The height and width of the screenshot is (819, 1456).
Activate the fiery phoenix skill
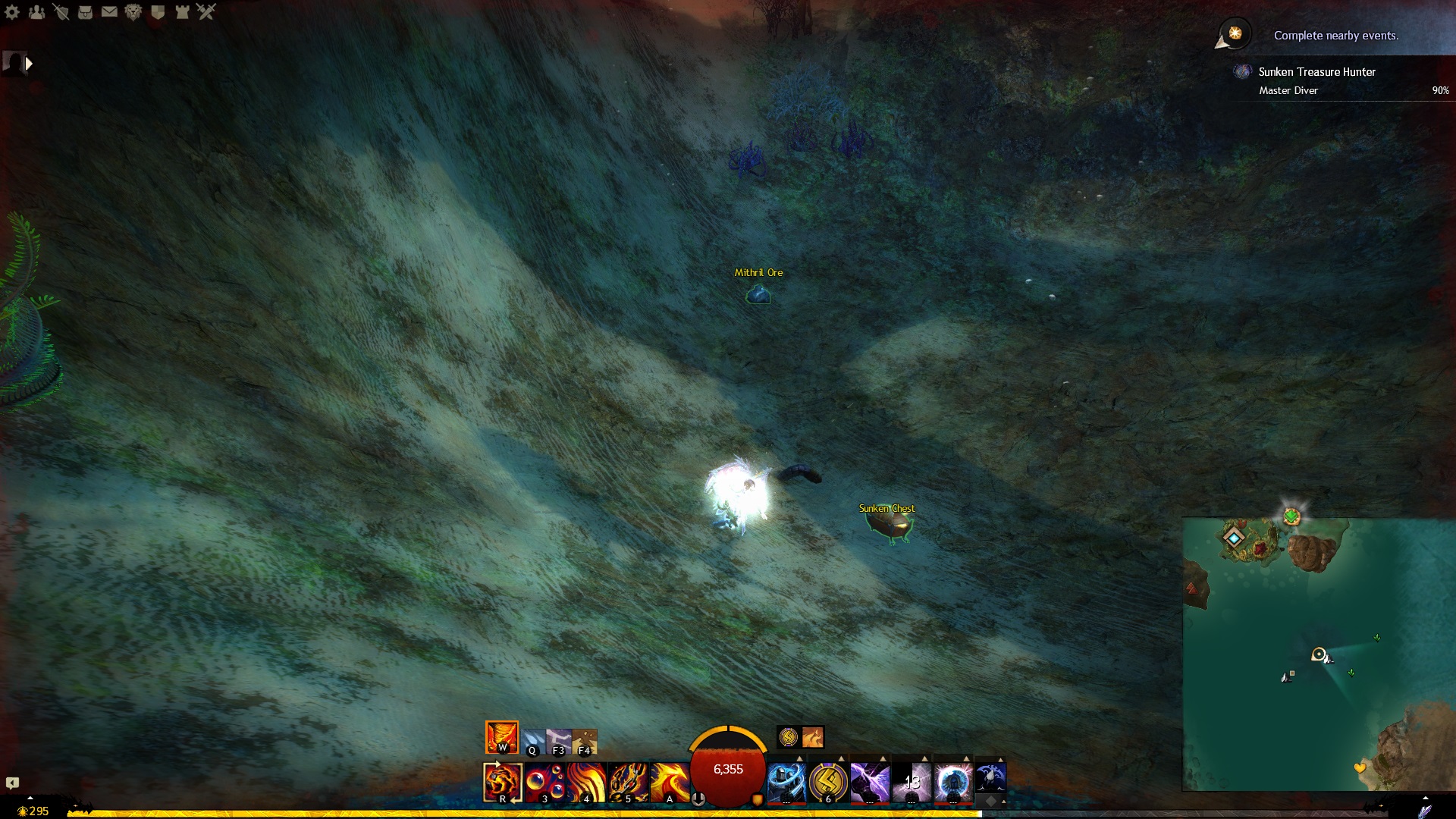pos(670,782)
